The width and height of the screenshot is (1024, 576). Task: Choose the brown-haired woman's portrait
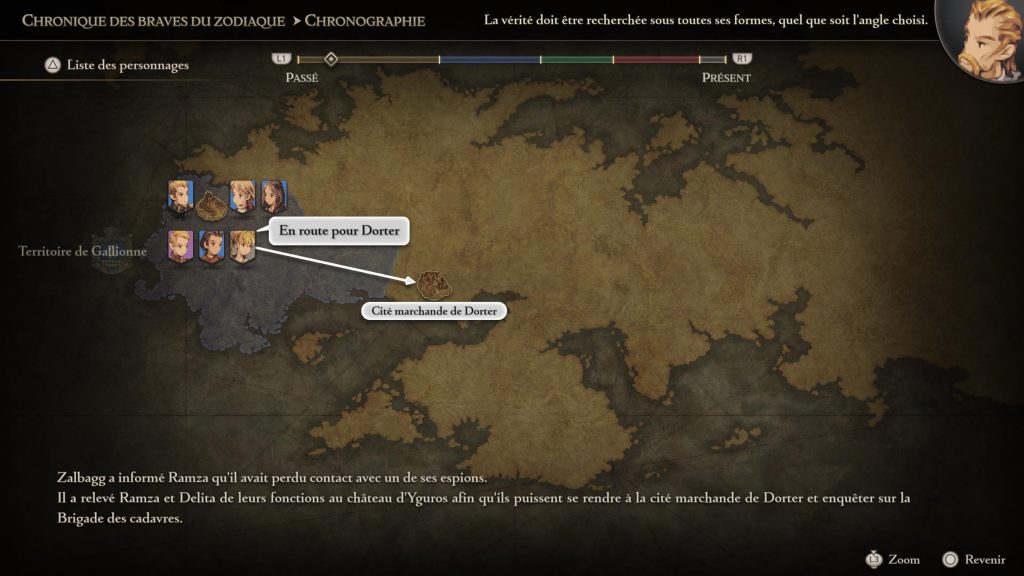coord(273,196)
